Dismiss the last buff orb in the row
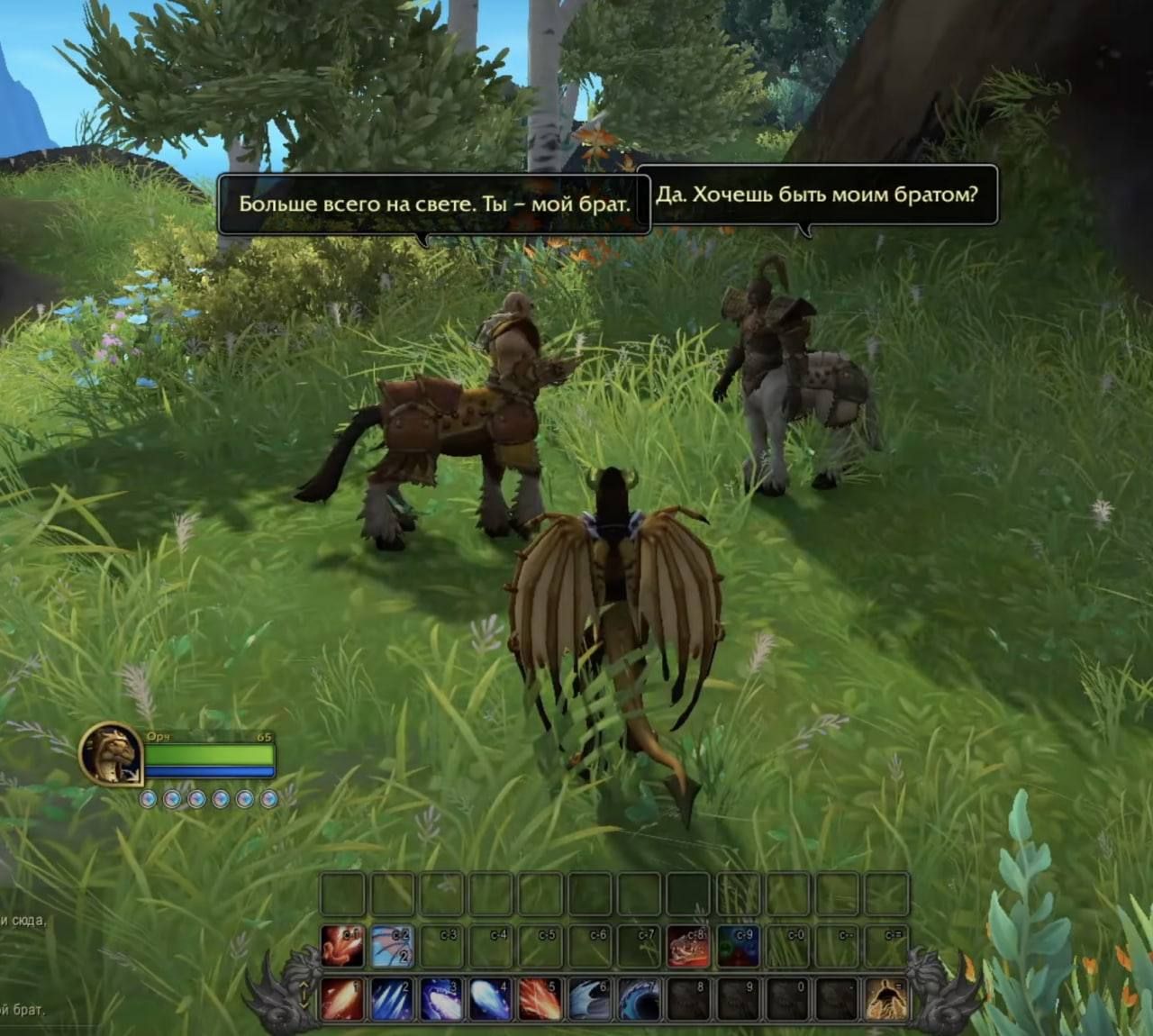The width and height of the screenshot is (1153, 1036). click(268, 798)
